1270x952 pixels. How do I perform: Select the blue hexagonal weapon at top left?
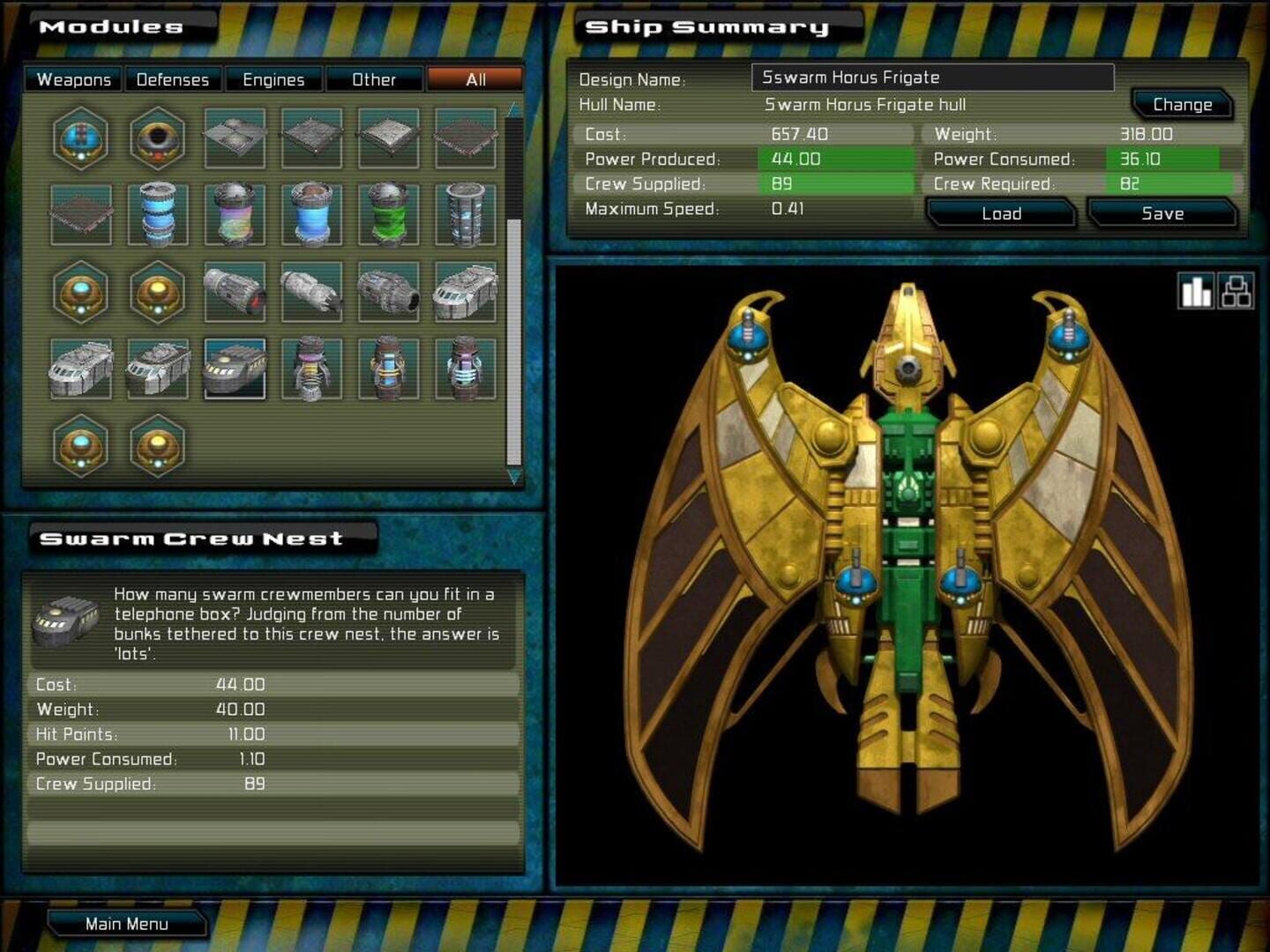click(81, 138)
